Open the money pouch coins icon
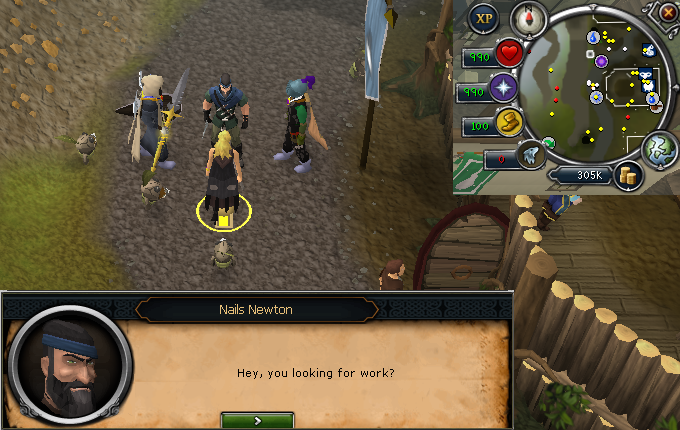Viewport: 680px width, 430px height. pos(628,174)
